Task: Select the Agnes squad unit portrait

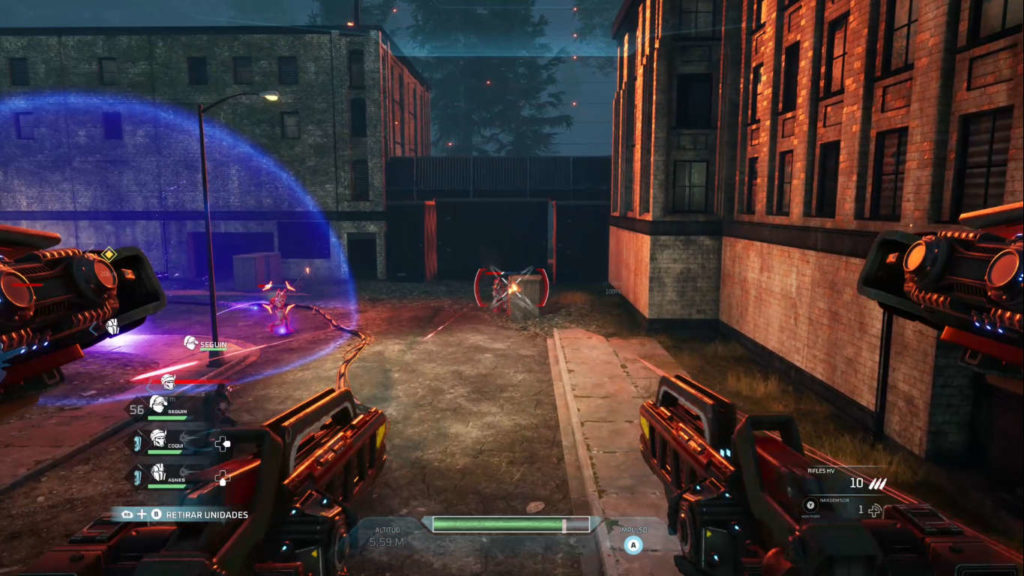Action: [x=158, y=473]
